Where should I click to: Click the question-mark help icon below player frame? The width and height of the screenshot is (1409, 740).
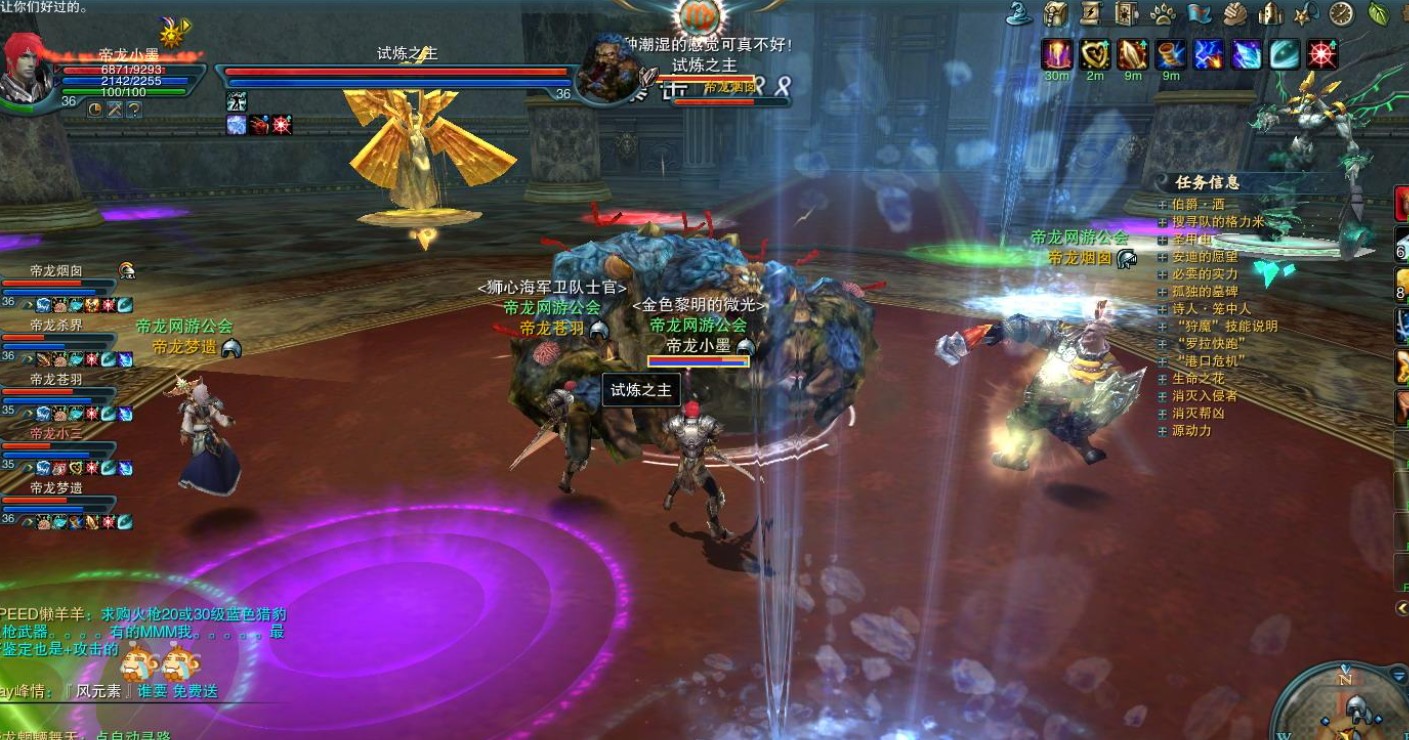pyautogui.click(x=134, y=108)
